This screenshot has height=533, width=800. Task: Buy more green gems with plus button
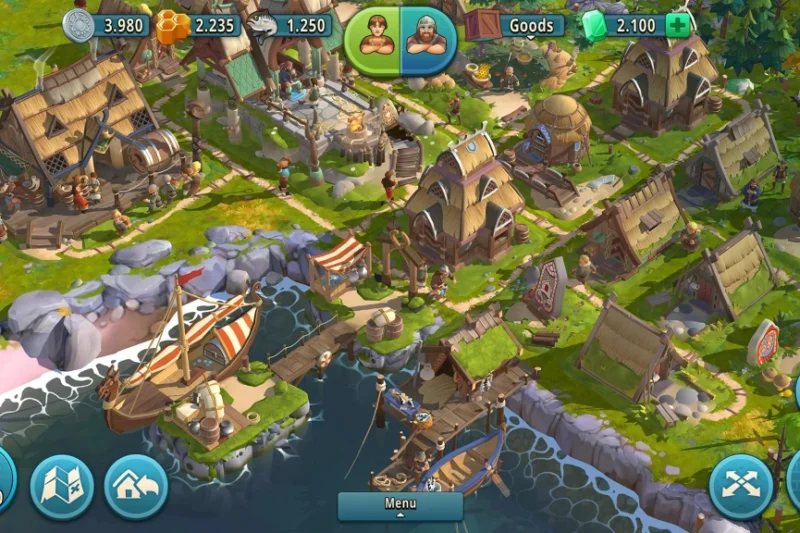point(678,25)
